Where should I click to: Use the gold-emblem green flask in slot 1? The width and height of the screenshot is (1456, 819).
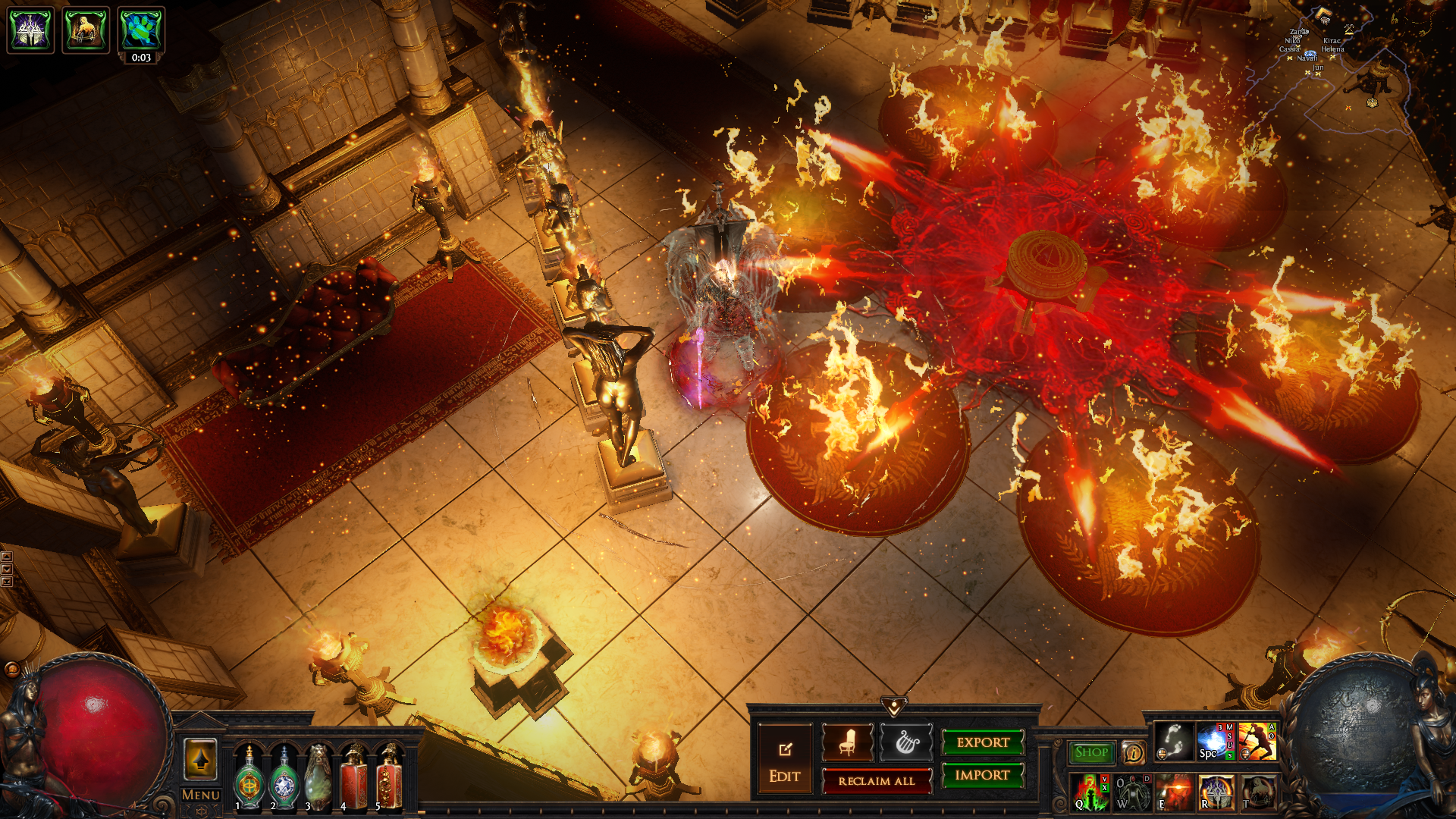[249, 778]
